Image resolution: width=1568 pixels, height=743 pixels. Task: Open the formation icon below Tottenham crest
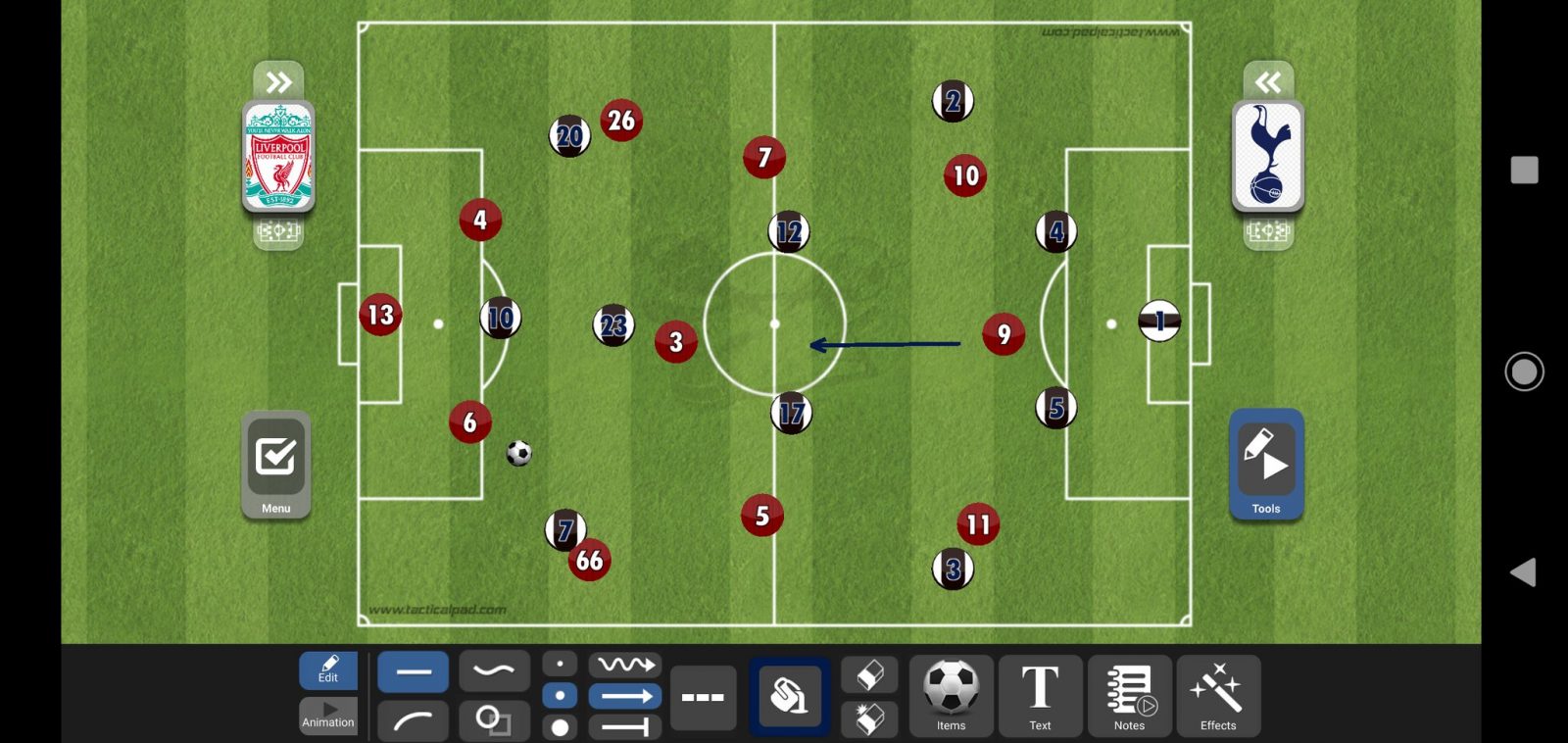(1267, 232)
